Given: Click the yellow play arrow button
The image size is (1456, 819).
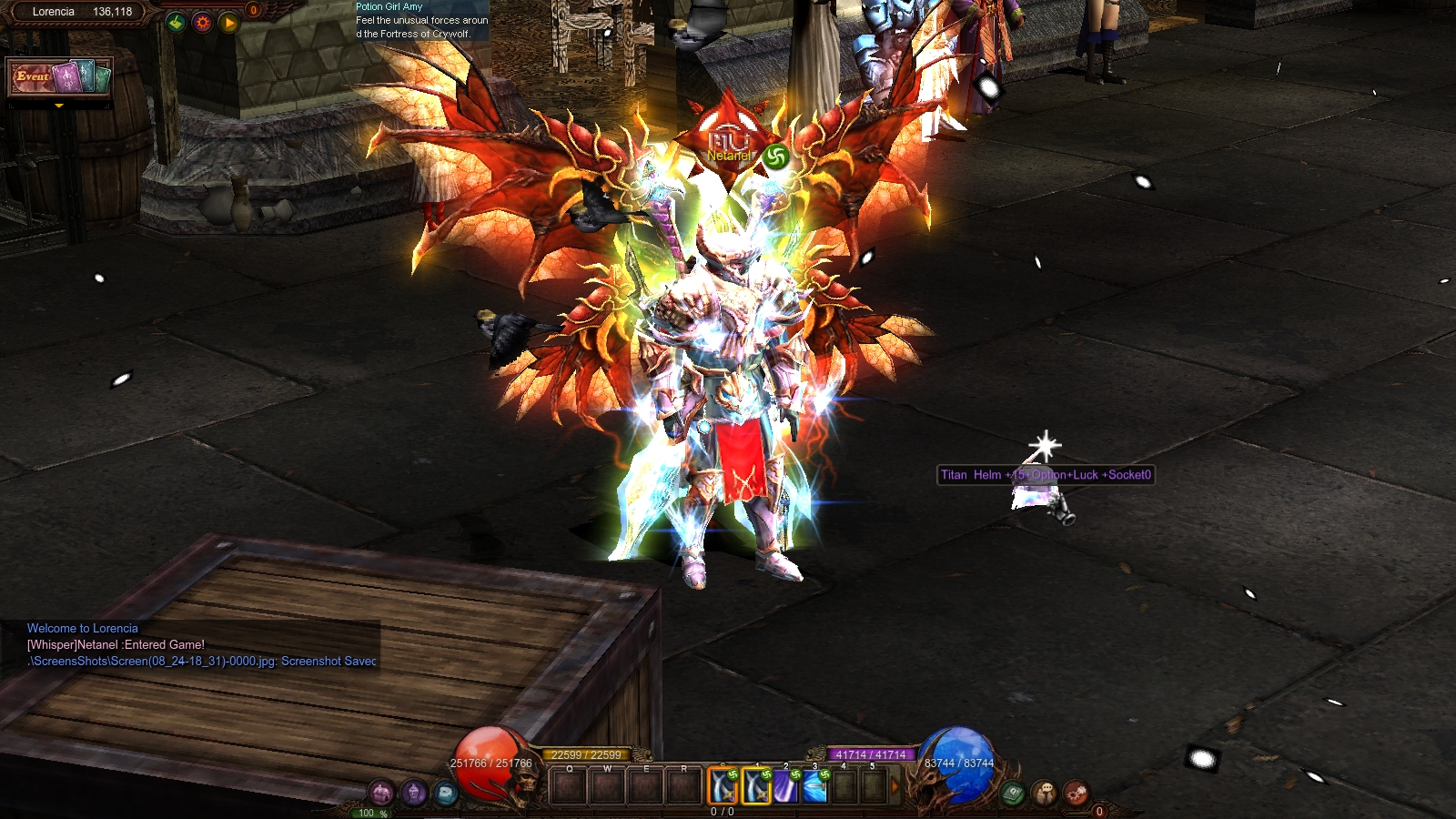Looking at the screenshot, I should 228,23.
